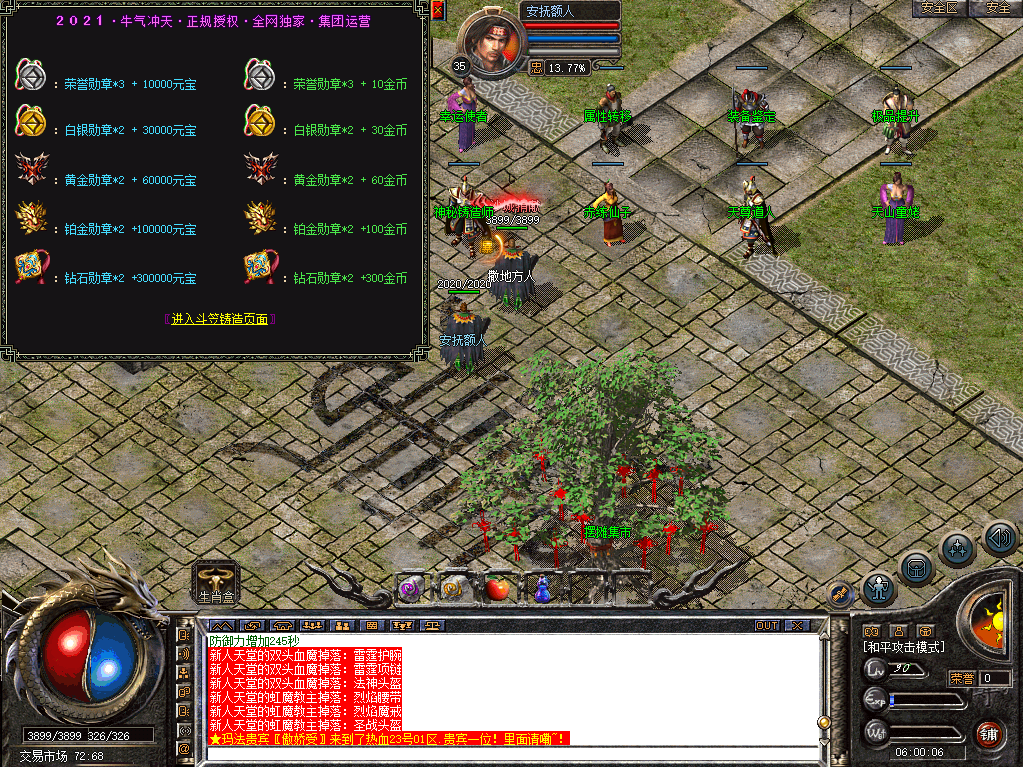Open the skills sparkle round button

point(957,548)
